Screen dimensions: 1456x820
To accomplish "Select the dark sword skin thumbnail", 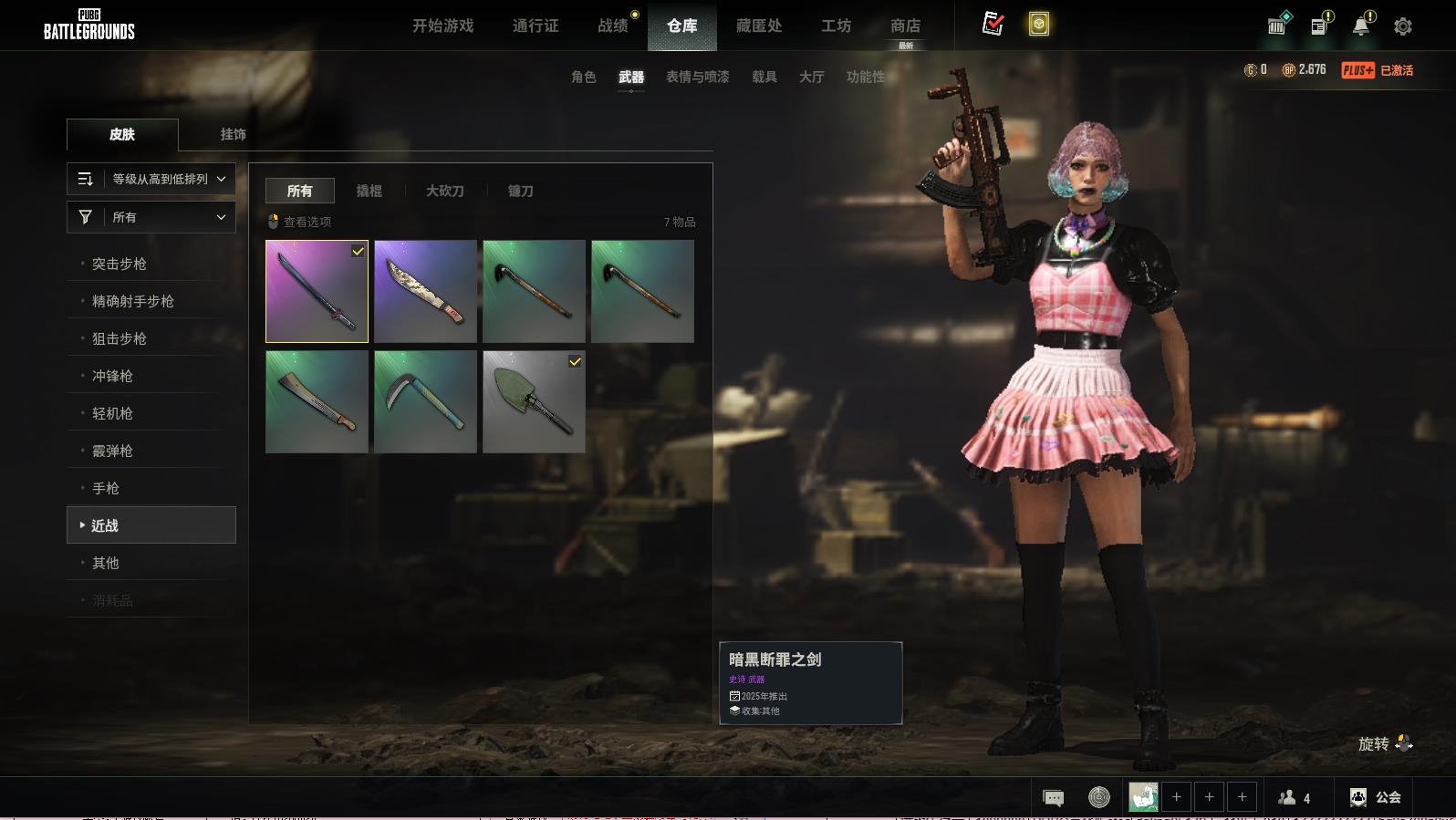I will 317,291.
